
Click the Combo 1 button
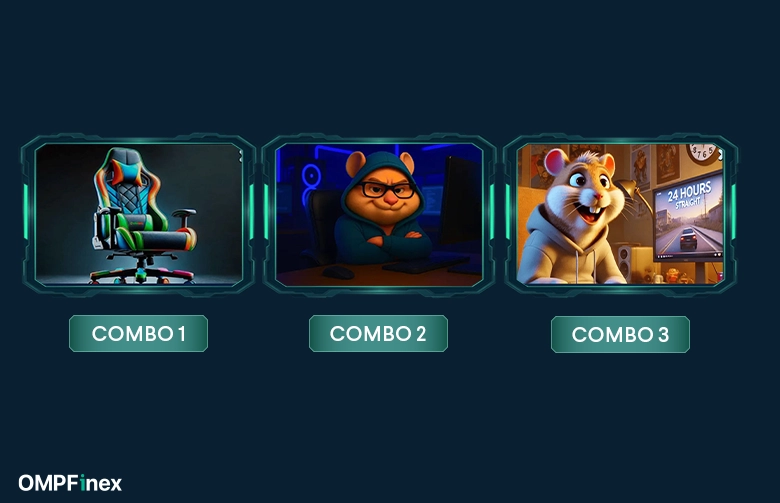(138, 334)
